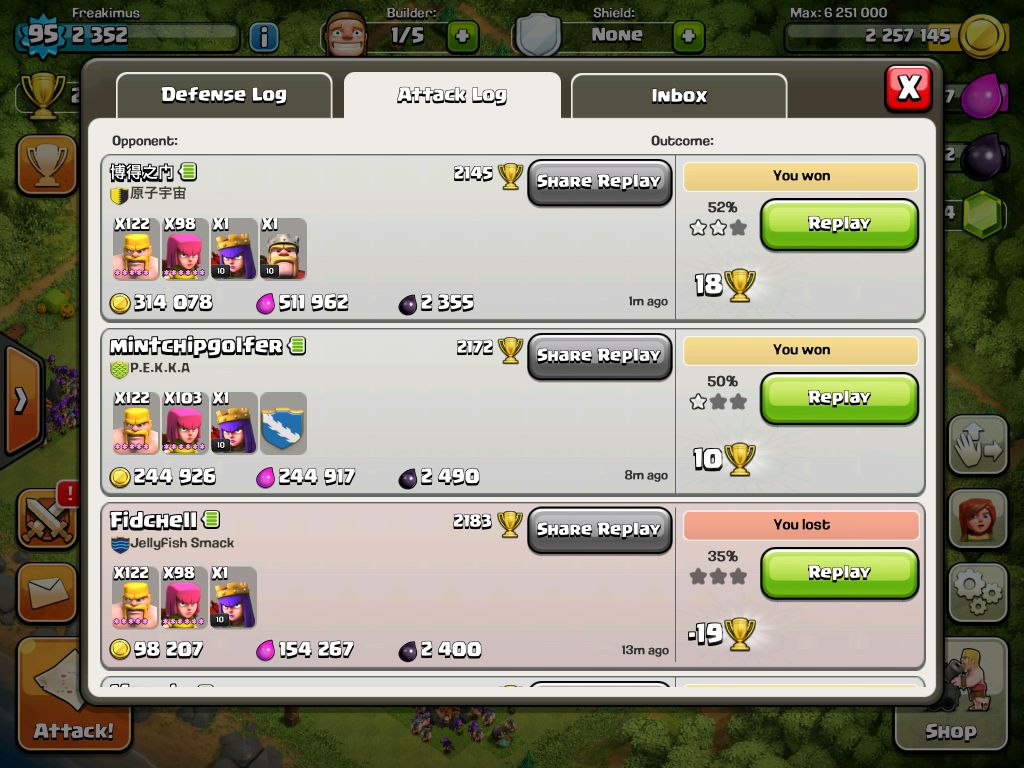Add a builder with the plus button

pyautogui.click(x=462, y=37)
